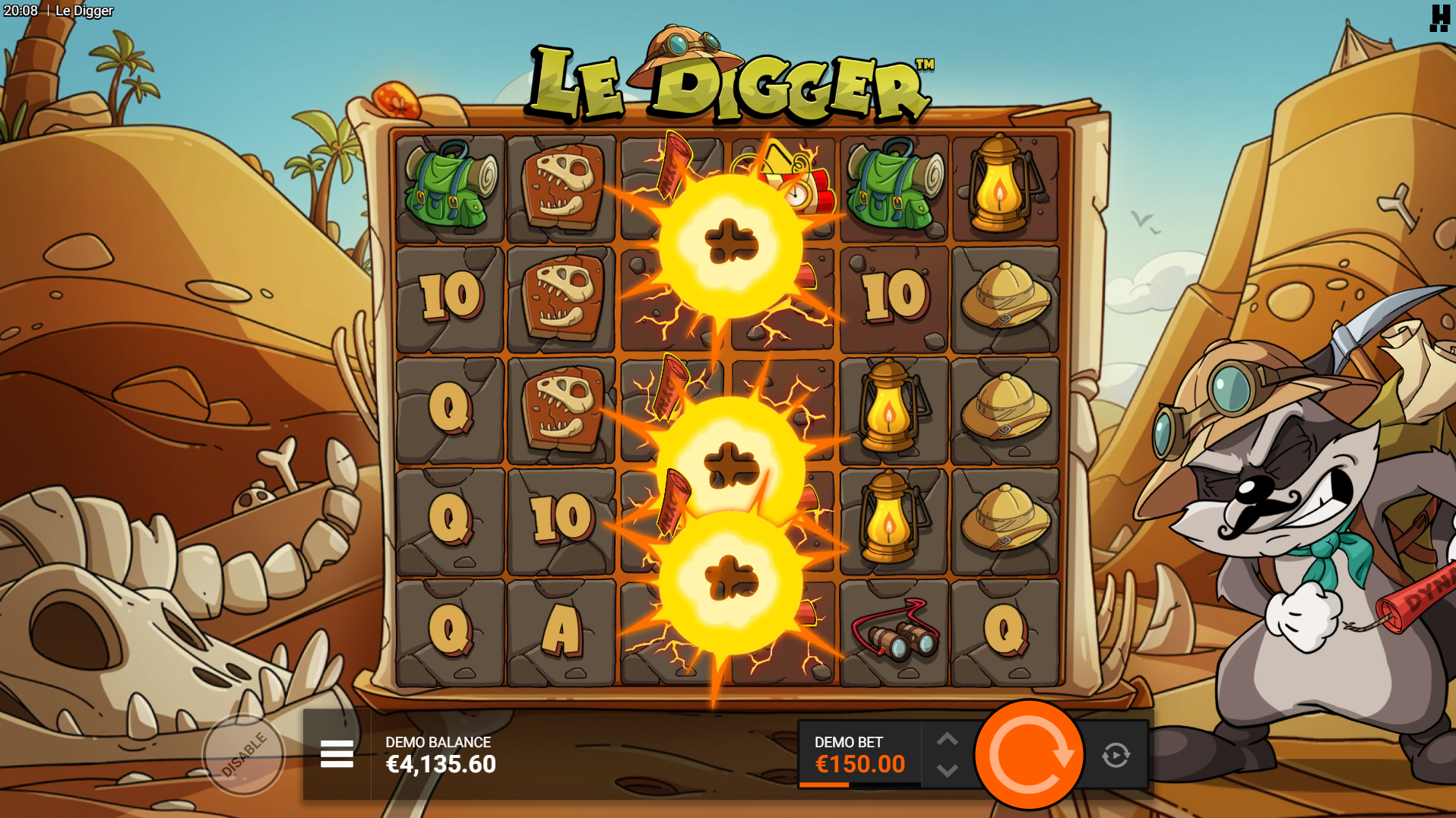
Task: Increase the demo bet amount
Action: [x=947, y=739]
